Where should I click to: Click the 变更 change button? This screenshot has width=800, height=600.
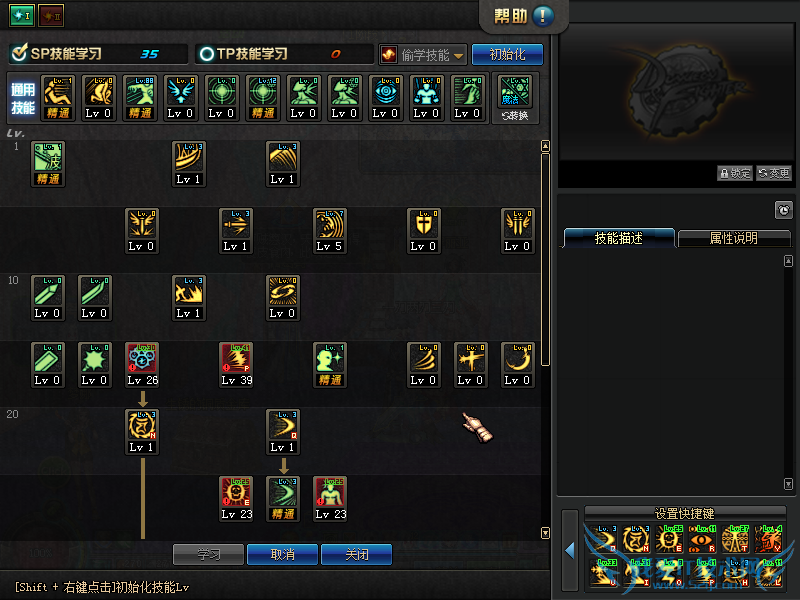click(x=773, y=173)
